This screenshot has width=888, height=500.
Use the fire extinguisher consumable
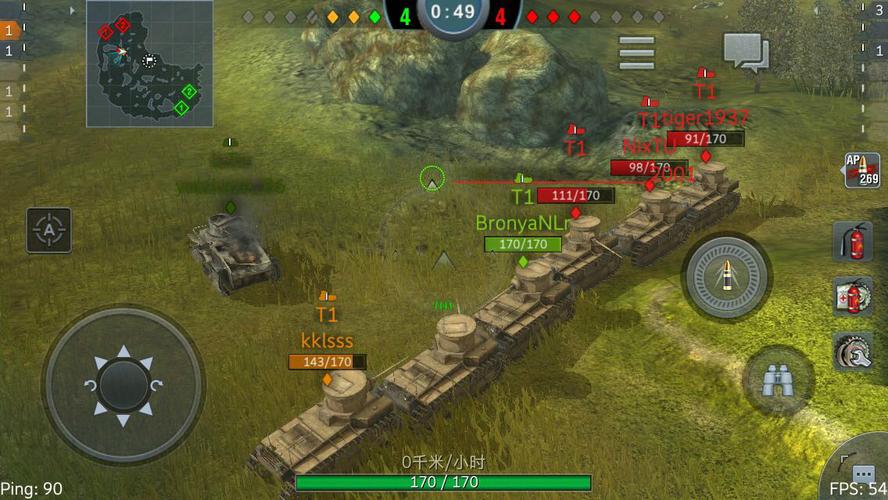[851, 243]
